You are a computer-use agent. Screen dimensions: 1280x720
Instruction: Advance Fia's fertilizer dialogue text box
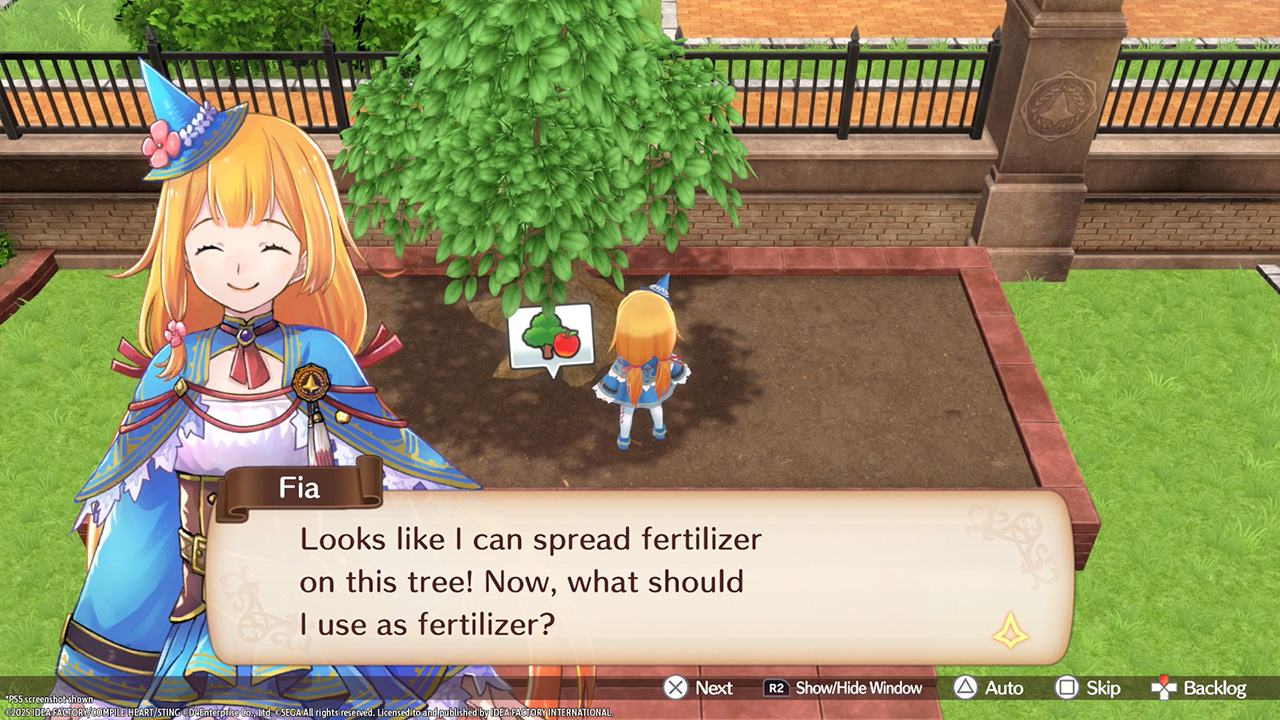640,580
